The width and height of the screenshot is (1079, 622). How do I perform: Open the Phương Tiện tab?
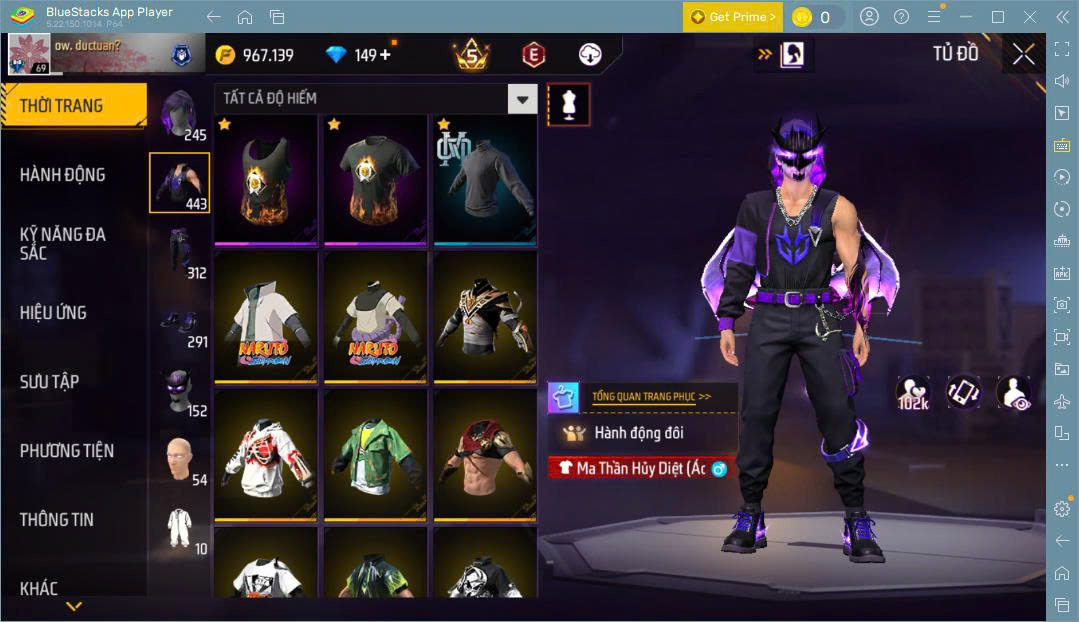(x=67, y=451)
